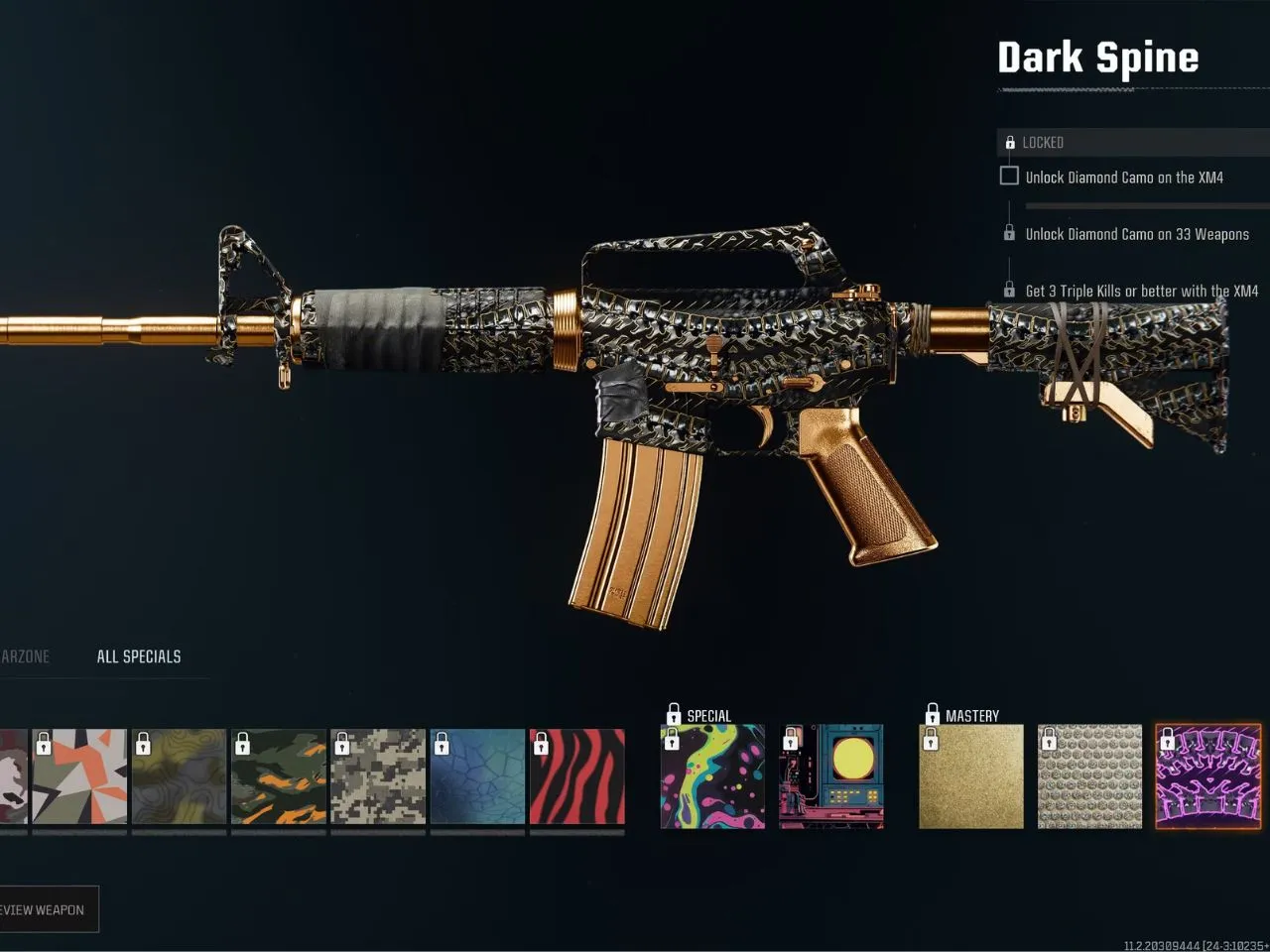Switch to the ALL SPECIALS tab
1270x952 pixels.
click(139, 655)
